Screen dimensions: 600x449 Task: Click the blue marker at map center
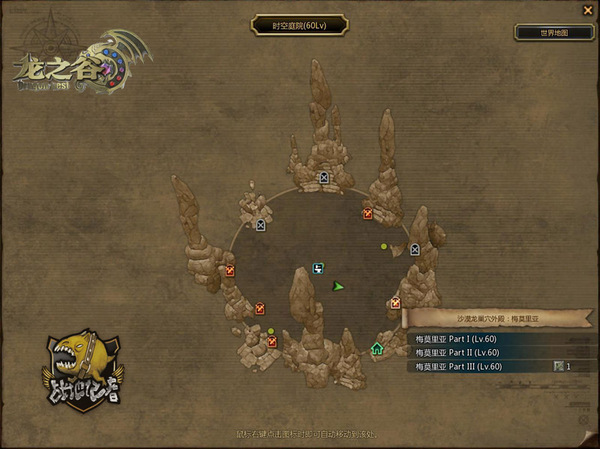coord(318,268)
